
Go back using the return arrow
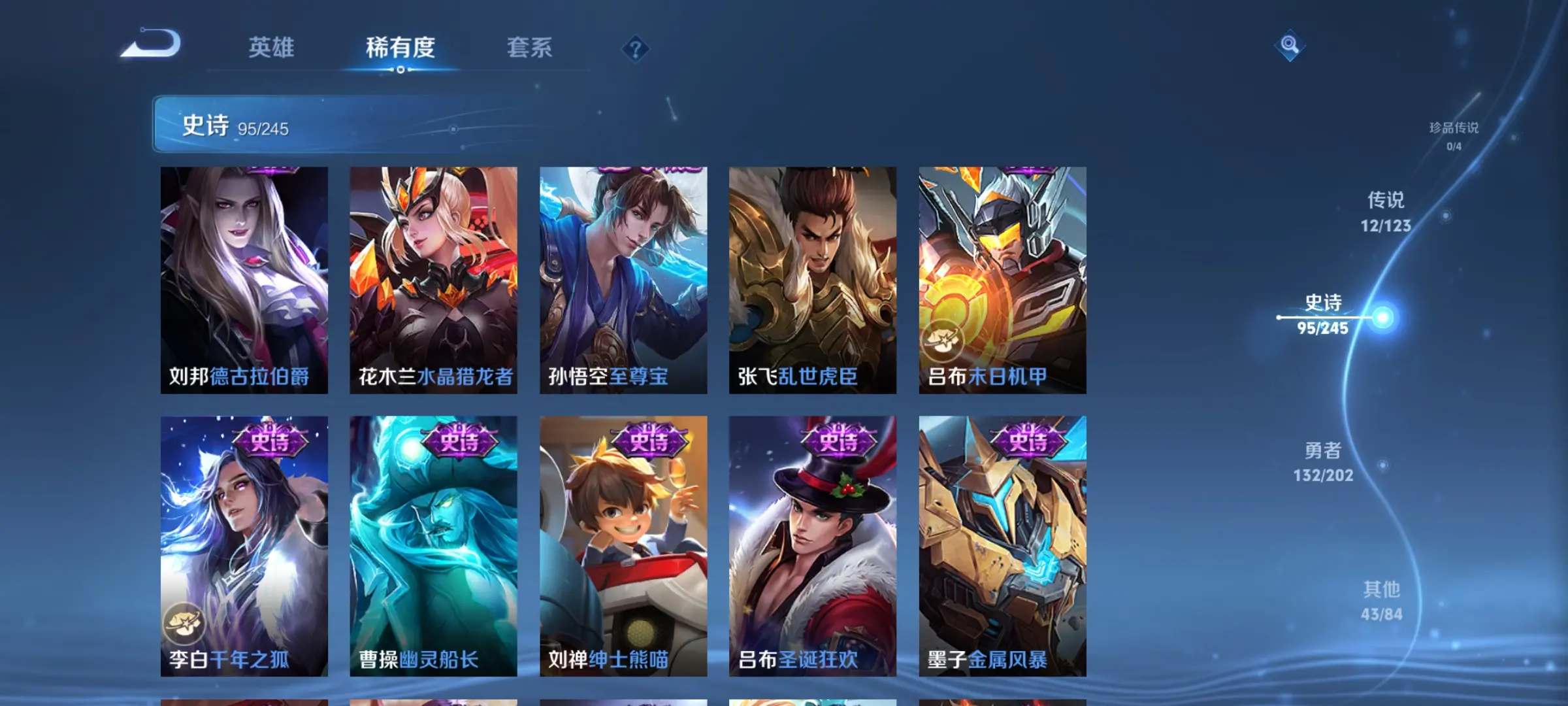(152, 44)
